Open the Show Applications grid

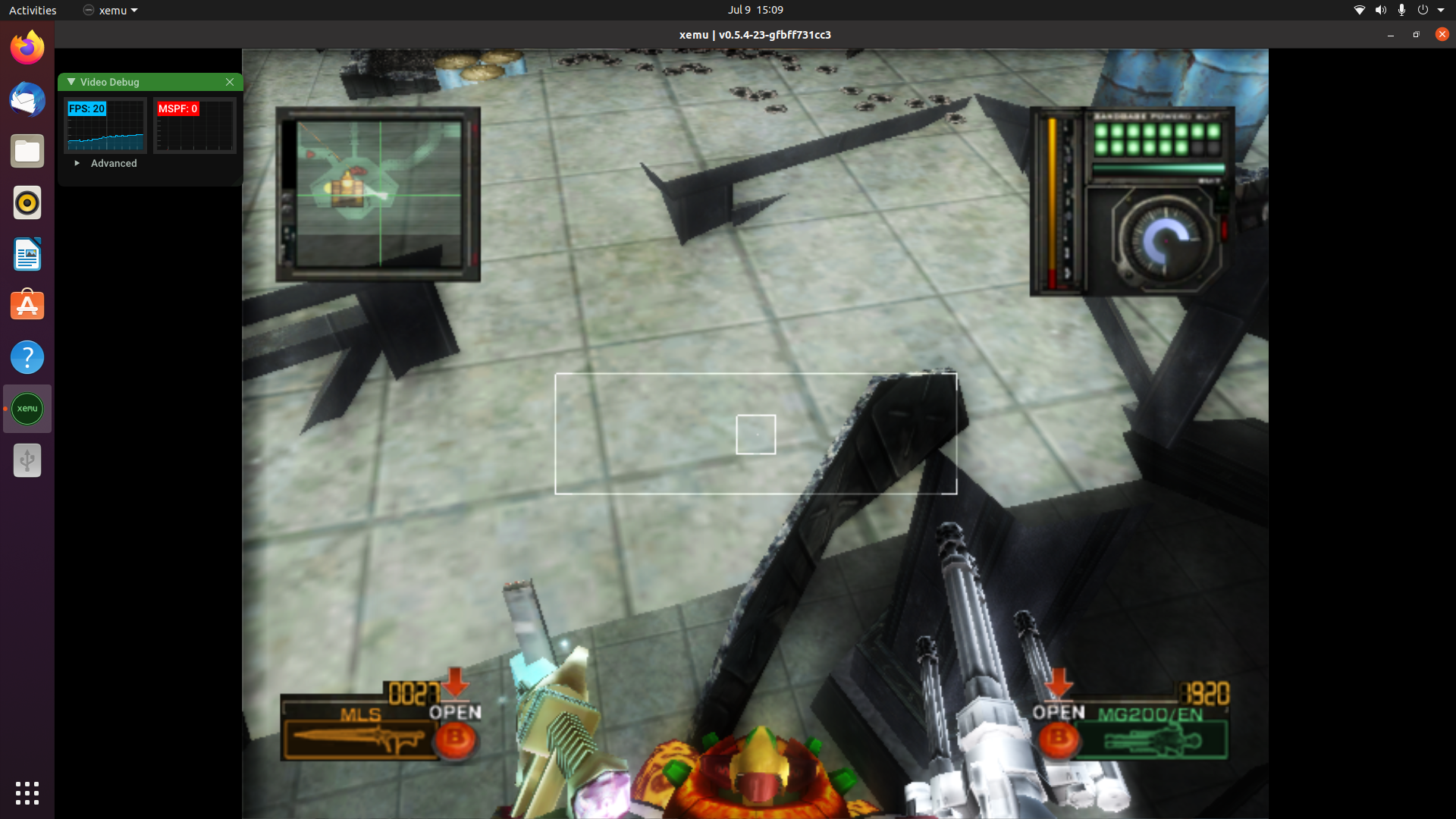pyautogui.click(x=27, y=793)
